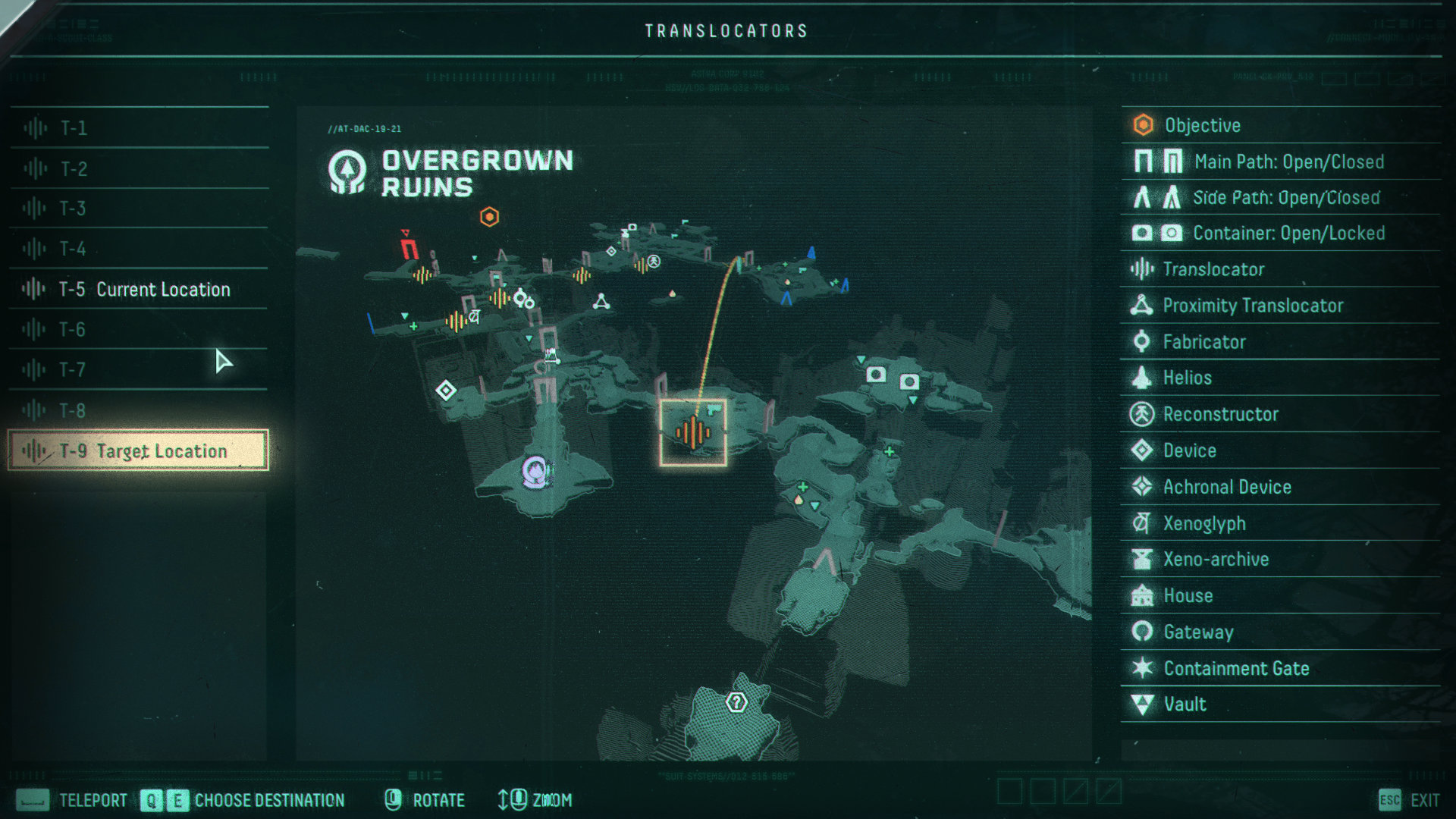Select the orange hexagon objective marker
This screenshot has width=1456, height=819.
pyautogui.click(x=490, y=217)
